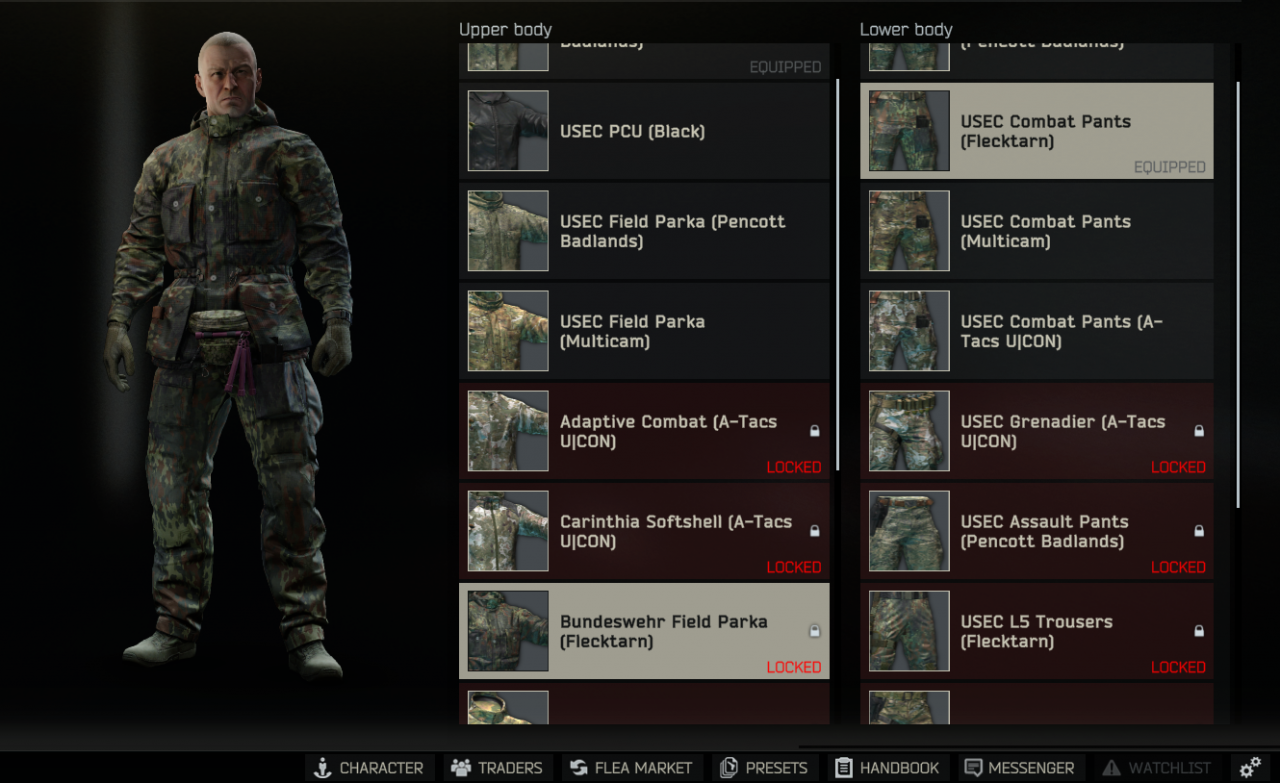The height and width of the screenshot is (783, 1280).
Task: Choose USEC Field Parka (Pencott Badlands)
Action: point(644,231)
